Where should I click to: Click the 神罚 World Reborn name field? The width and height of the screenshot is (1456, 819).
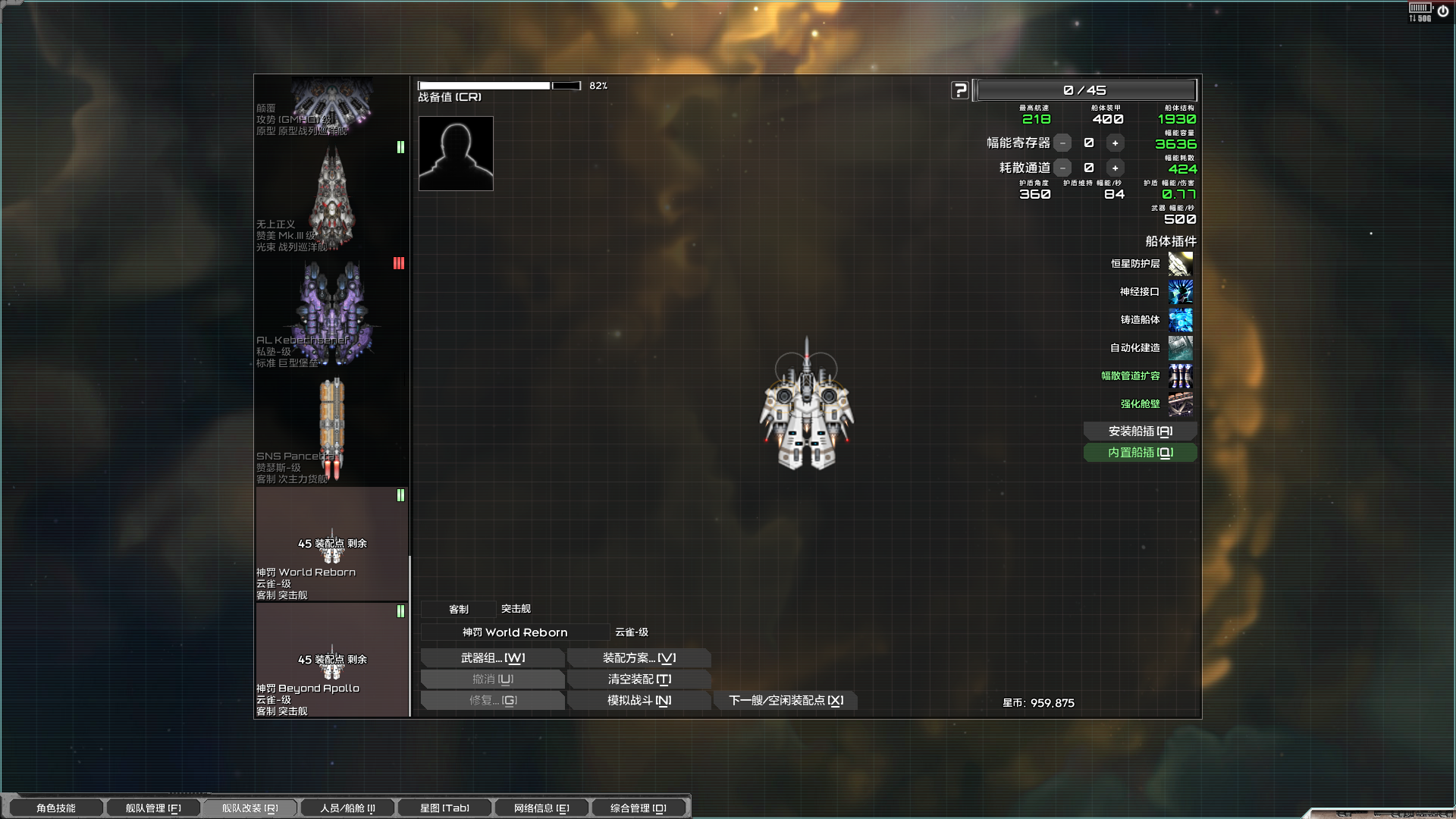(x=513, y=632)
